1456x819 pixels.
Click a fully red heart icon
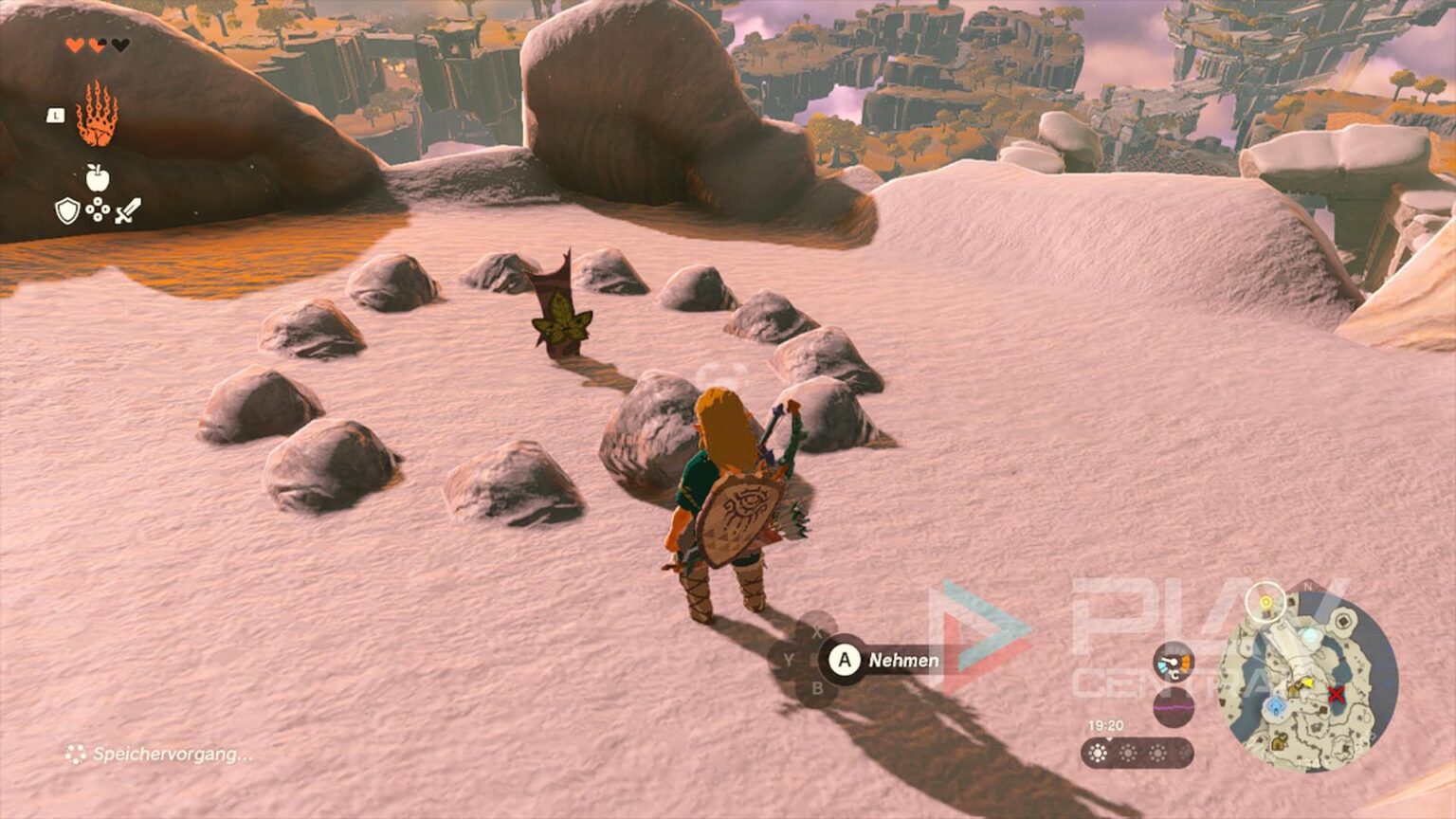coord(75,44)
